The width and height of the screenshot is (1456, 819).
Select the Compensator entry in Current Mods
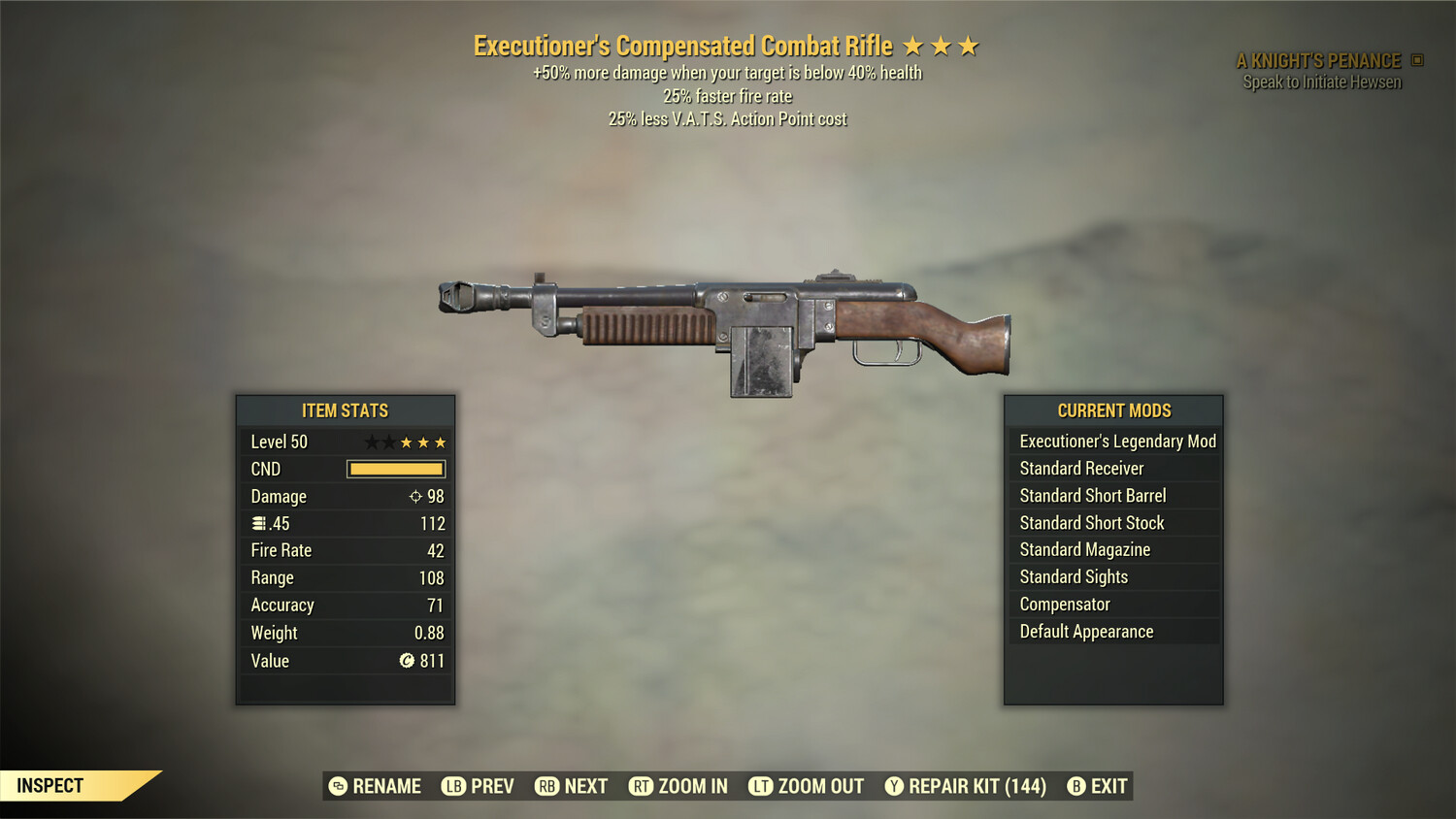1064,604
